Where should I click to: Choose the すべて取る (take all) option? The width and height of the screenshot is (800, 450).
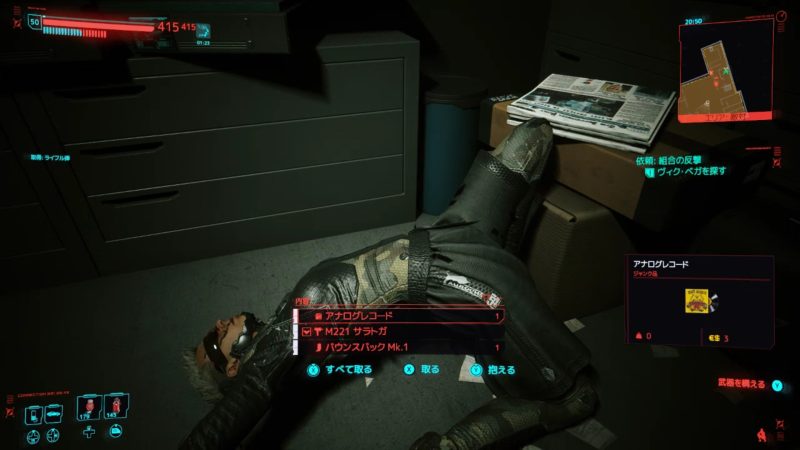pos(341,369)
